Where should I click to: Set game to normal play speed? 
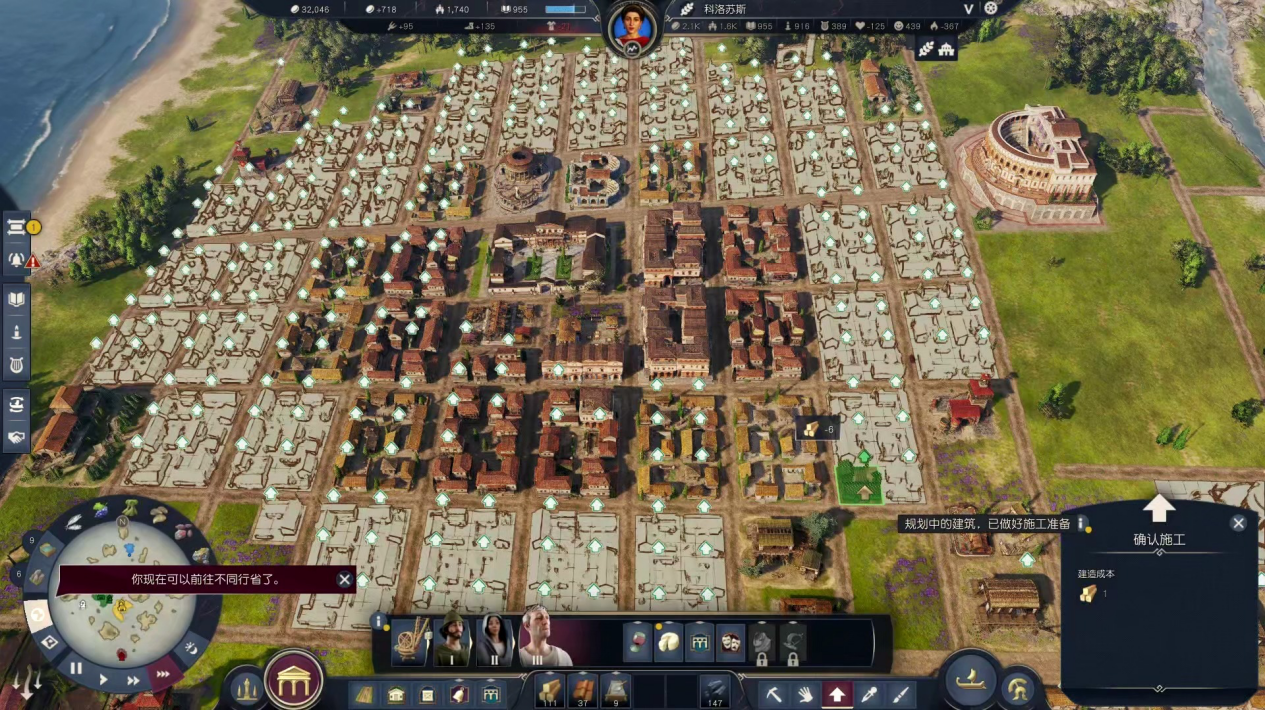click(x=103, y=679)
